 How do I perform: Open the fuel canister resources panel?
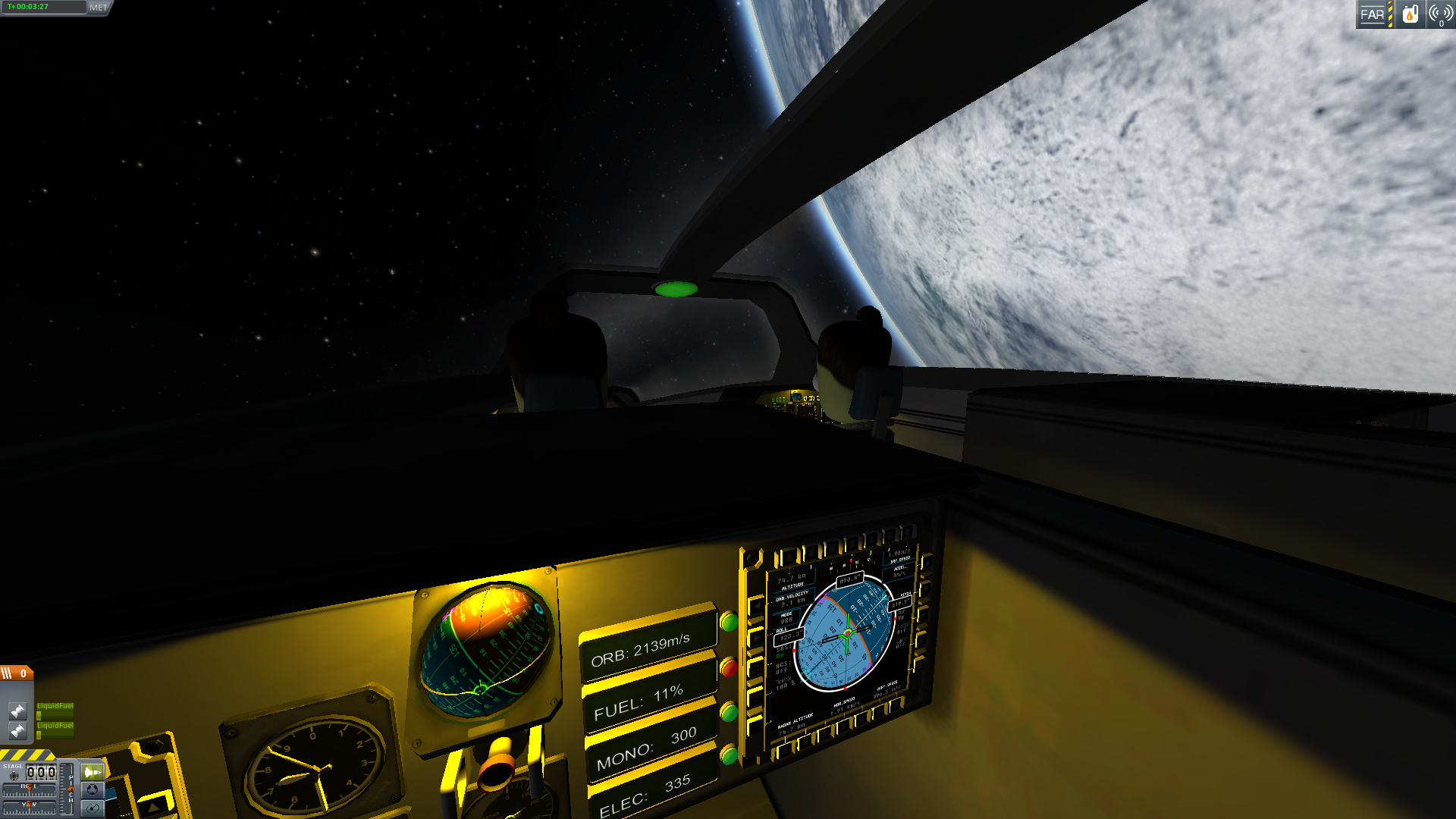pos(1410,14)
